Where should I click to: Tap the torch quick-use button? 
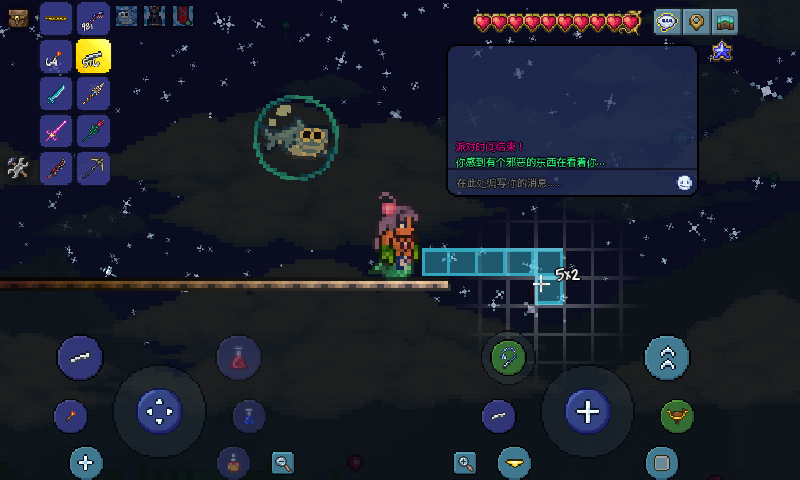click(x=71, y=415)
